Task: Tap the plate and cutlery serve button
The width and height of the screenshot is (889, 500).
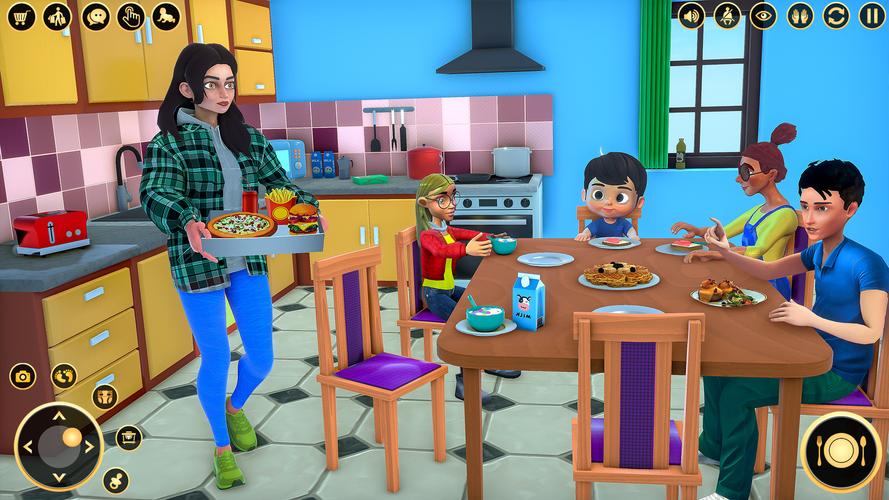Action: coord(841,452)
